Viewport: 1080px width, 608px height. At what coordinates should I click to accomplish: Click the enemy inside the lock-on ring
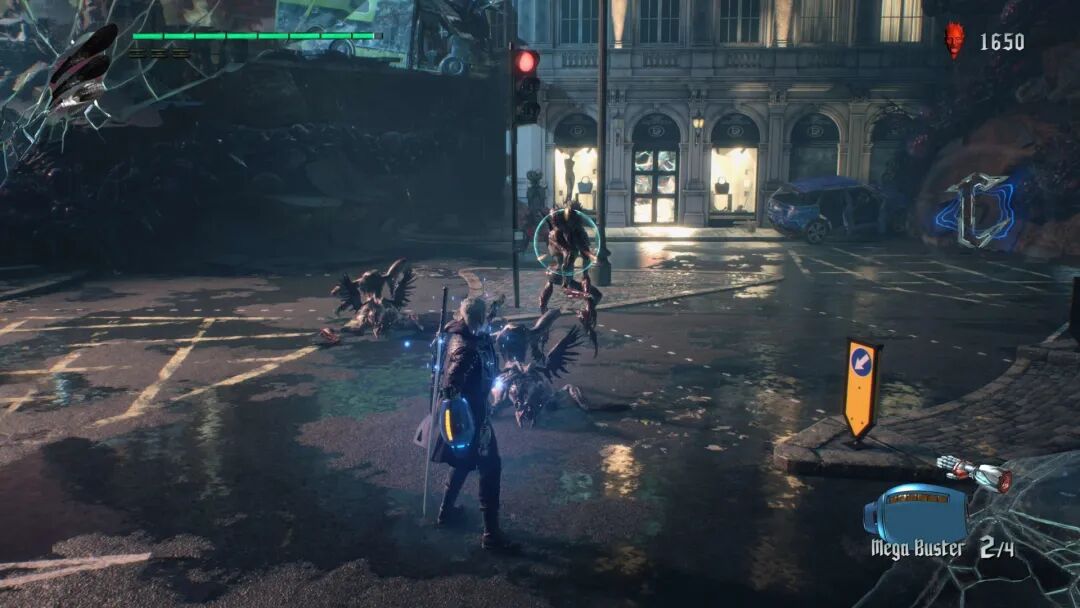coord(567,245)
